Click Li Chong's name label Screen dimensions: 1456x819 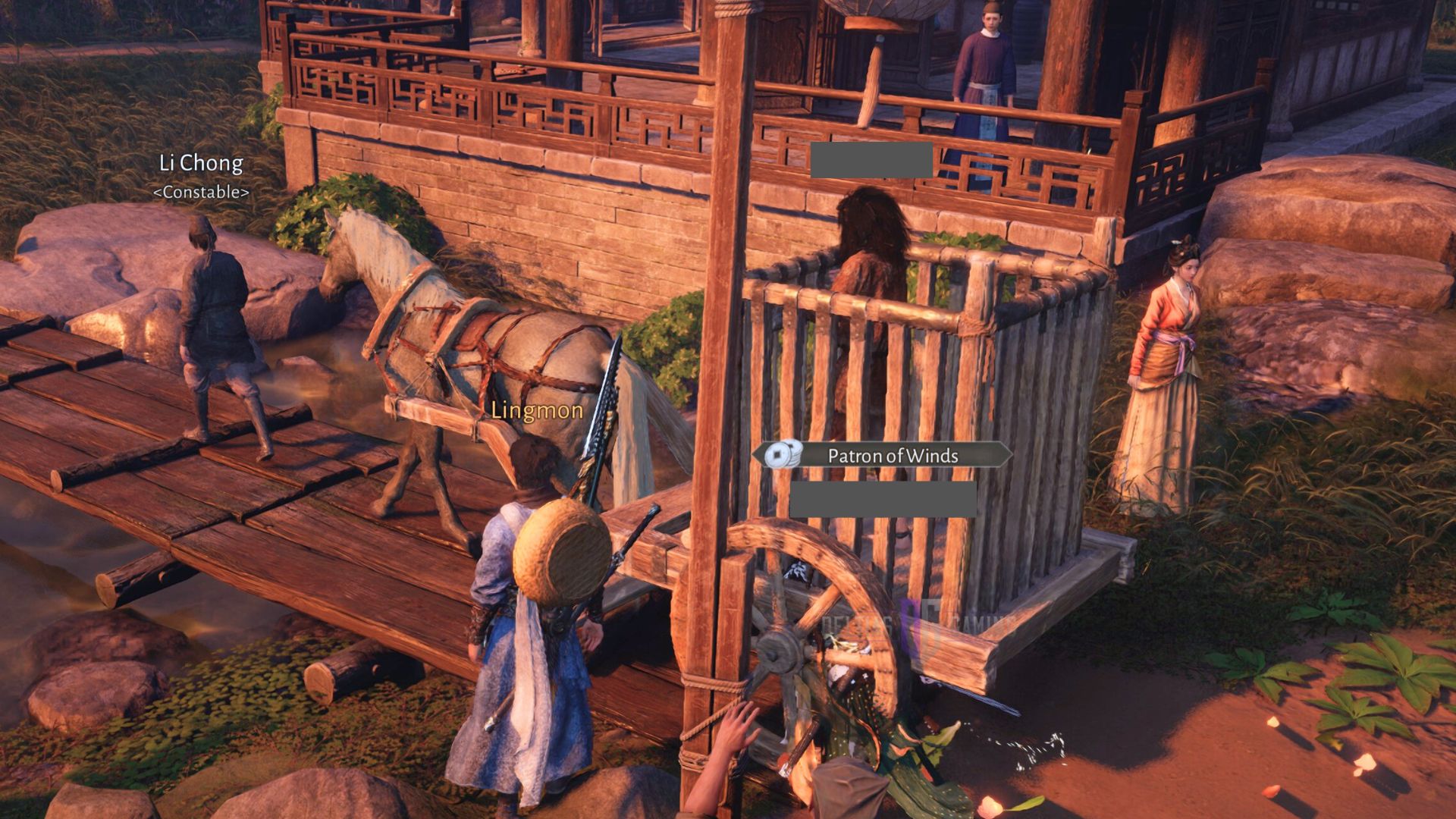[201, 162]
